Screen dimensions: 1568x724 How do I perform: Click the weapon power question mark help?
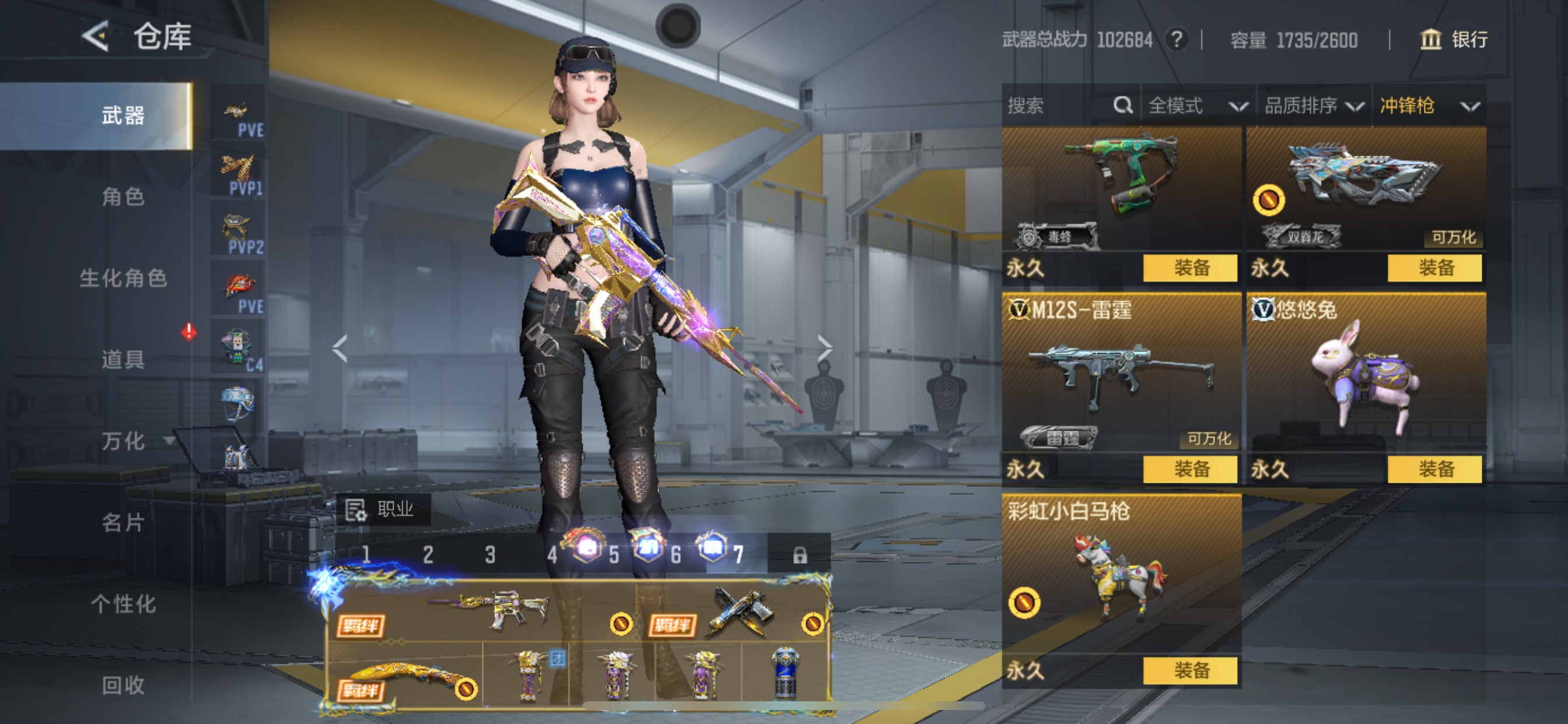click(x=1177, y=40)
